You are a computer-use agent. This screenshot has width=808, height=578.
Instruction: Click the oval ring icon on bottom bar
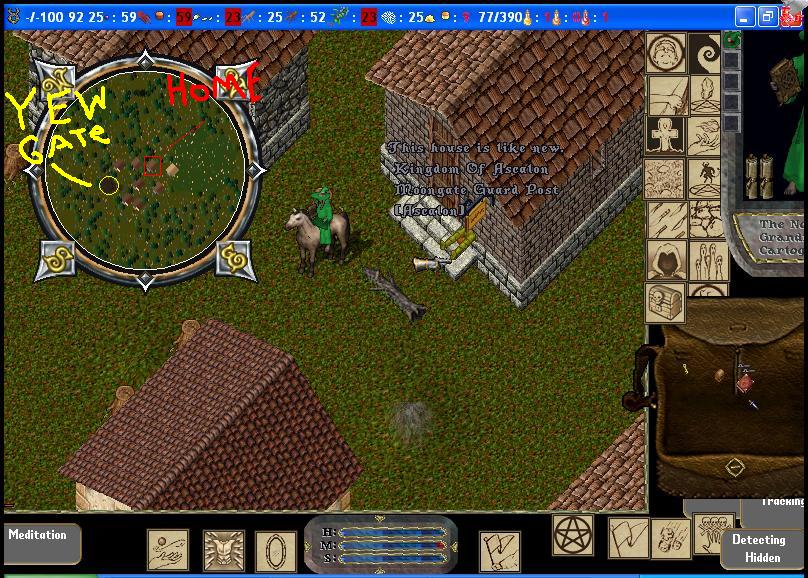coord(275,551)
